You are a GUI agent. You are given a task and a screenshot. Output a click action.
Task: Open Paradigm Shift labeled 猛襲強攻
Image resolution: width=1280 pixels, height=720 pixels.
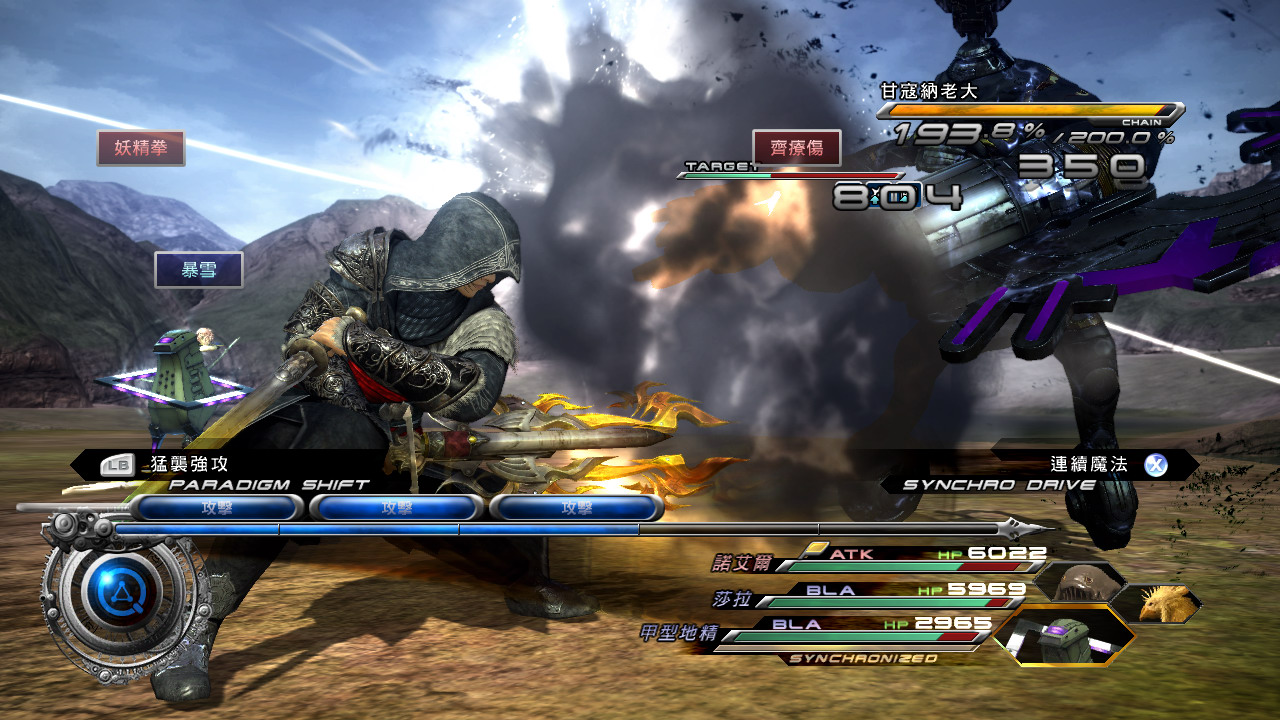[188, 465]
